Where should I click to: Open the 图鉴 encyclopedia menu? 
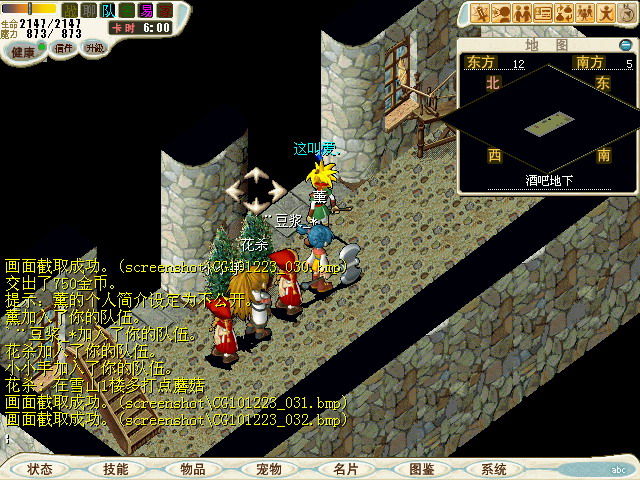[x=421, y=468]
